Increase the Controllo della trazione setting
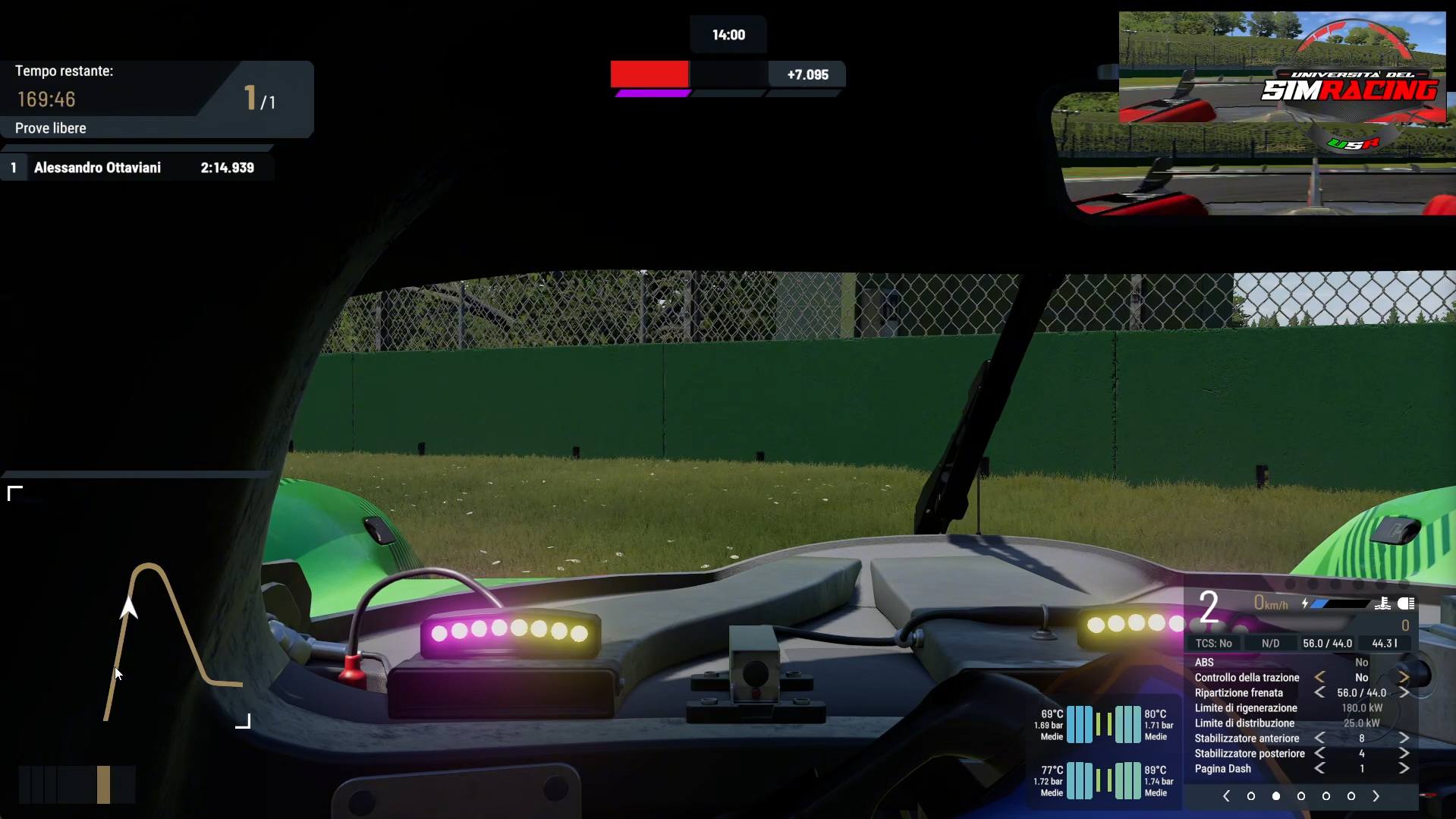The image size is (1456, 819). 1404,677
